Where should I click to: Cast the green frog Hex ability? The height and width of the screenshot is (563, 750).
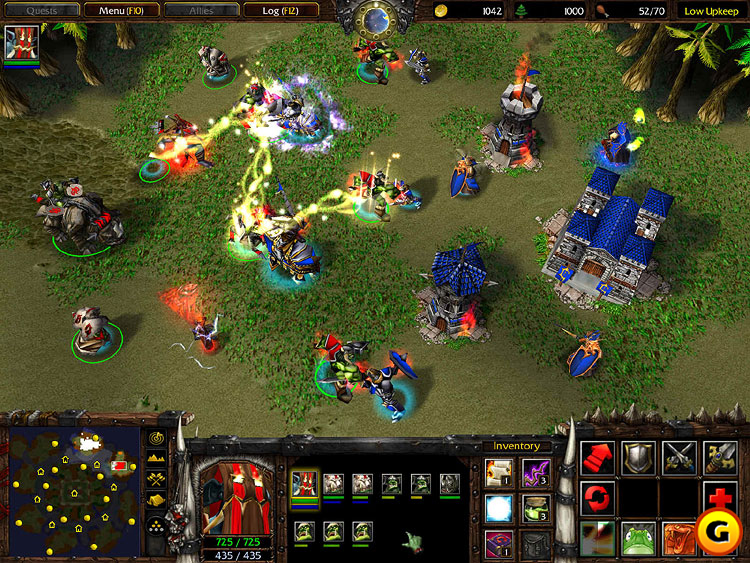[638, 537]
